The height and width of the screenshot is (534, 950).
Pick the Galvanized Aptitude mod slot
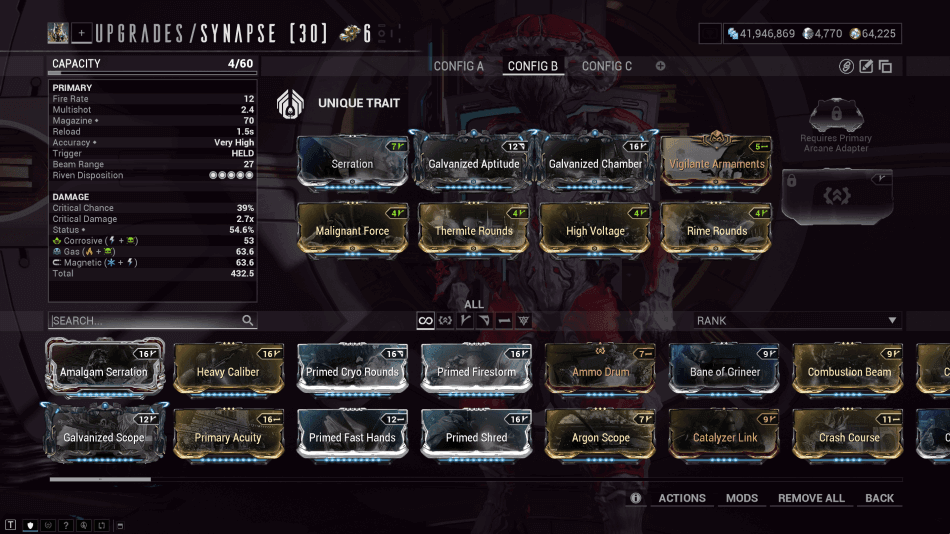[x=473, y=162]
